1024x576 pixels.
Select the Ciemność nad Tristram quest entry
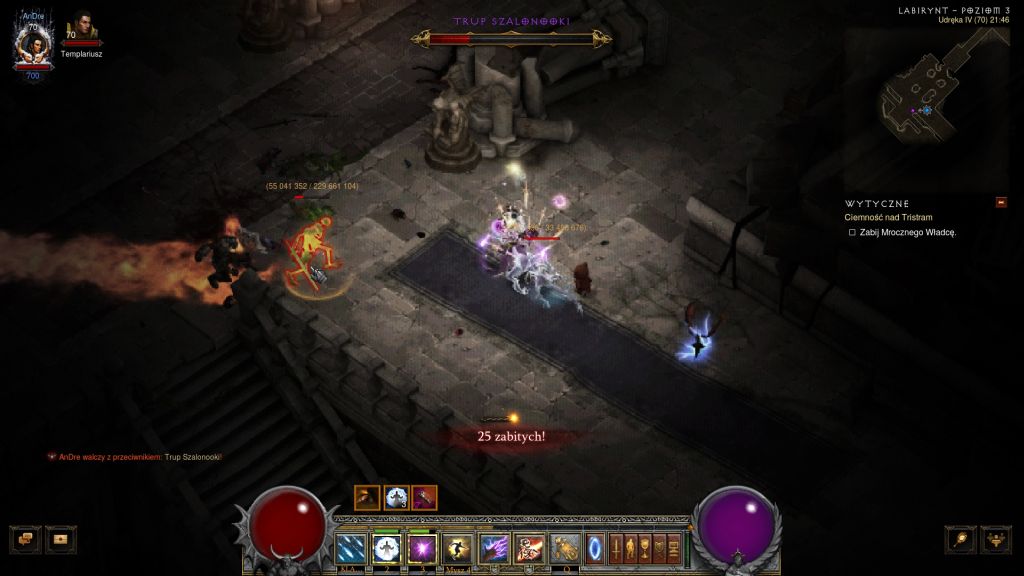(888, 217)
